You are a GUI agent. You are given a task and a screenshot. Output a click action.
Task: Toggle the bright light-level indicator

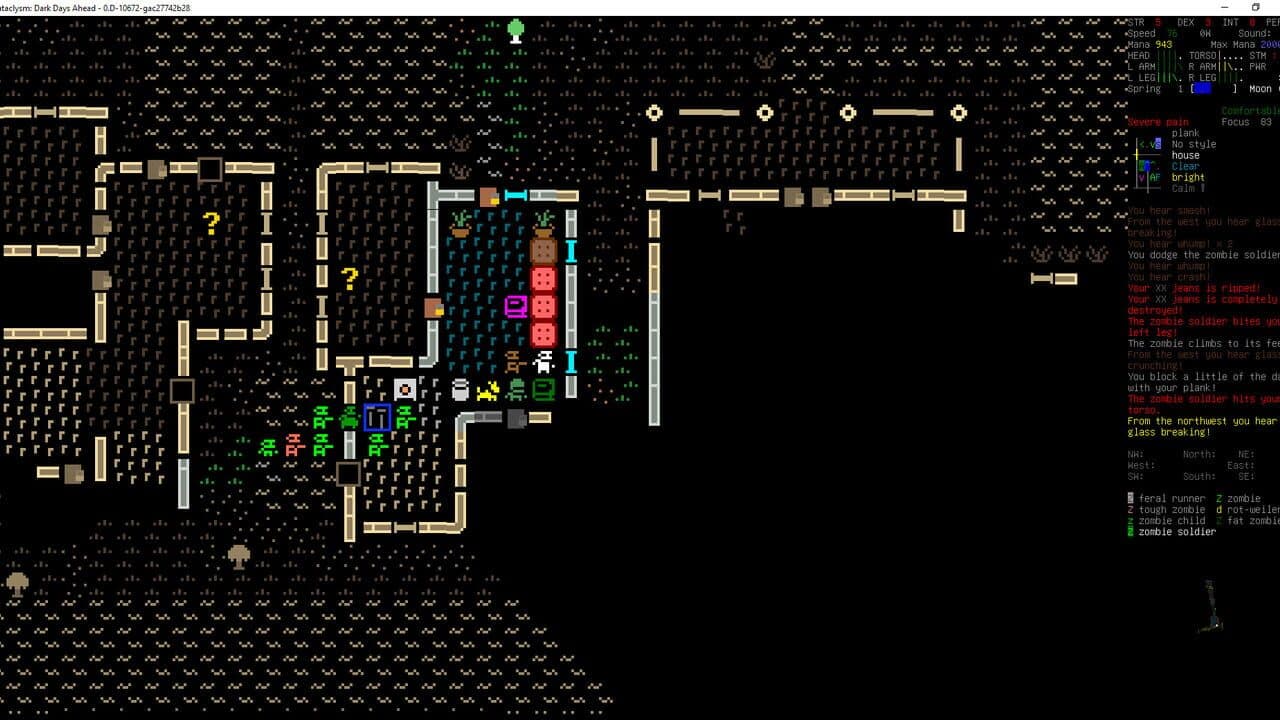coord(1188,177)
